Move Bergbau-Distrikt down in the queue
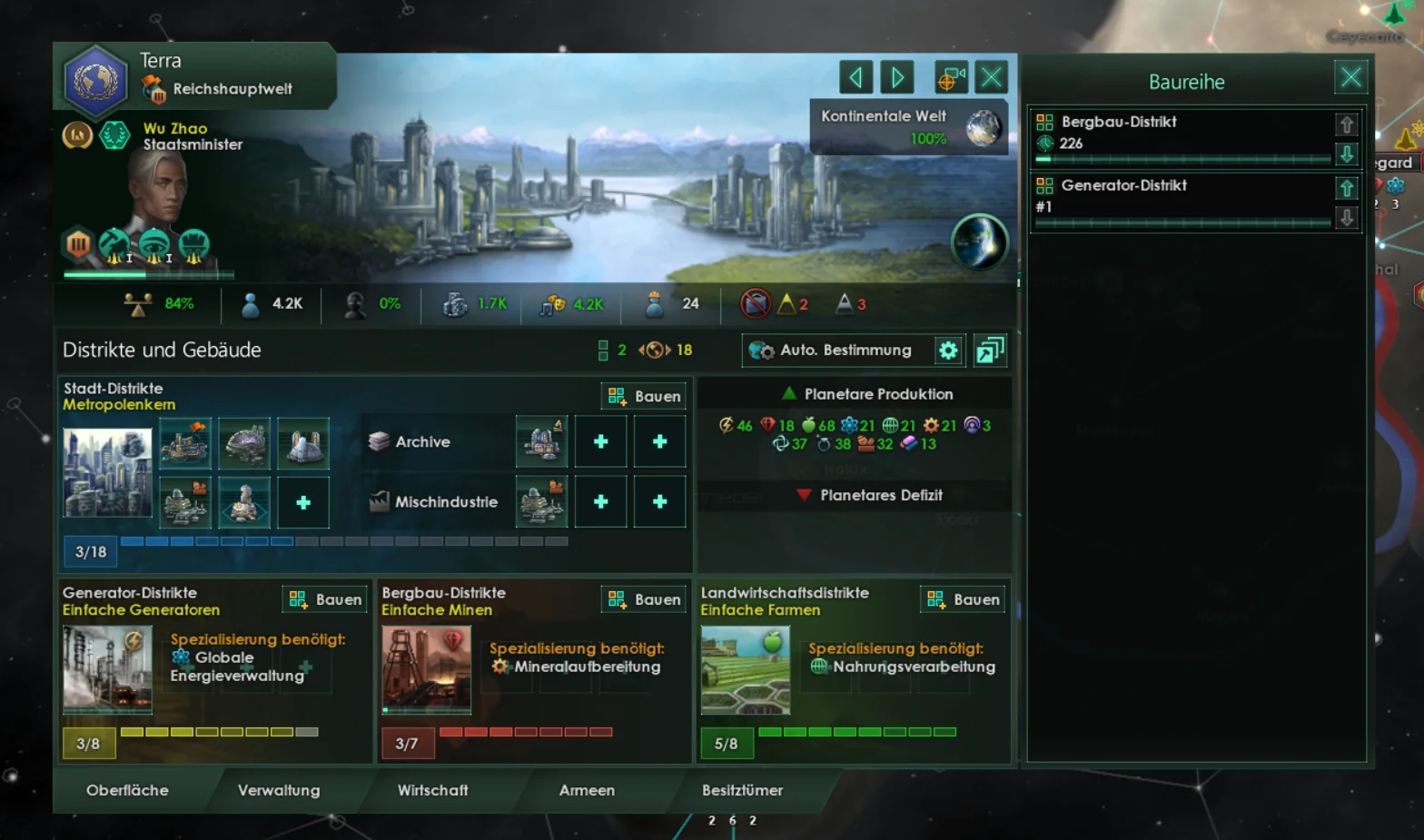Screen dimensions: 1424x840 click(1347, 153)
